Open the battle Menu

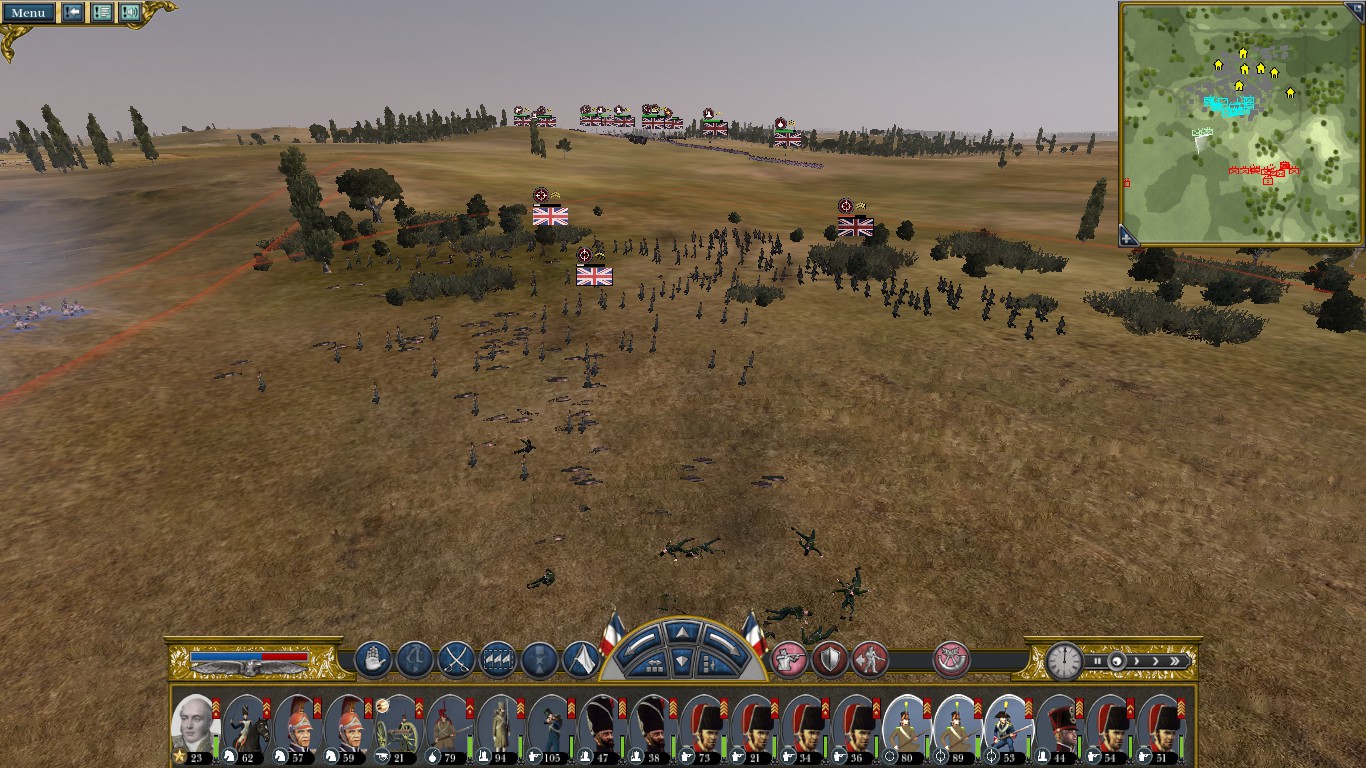[28, 13]
